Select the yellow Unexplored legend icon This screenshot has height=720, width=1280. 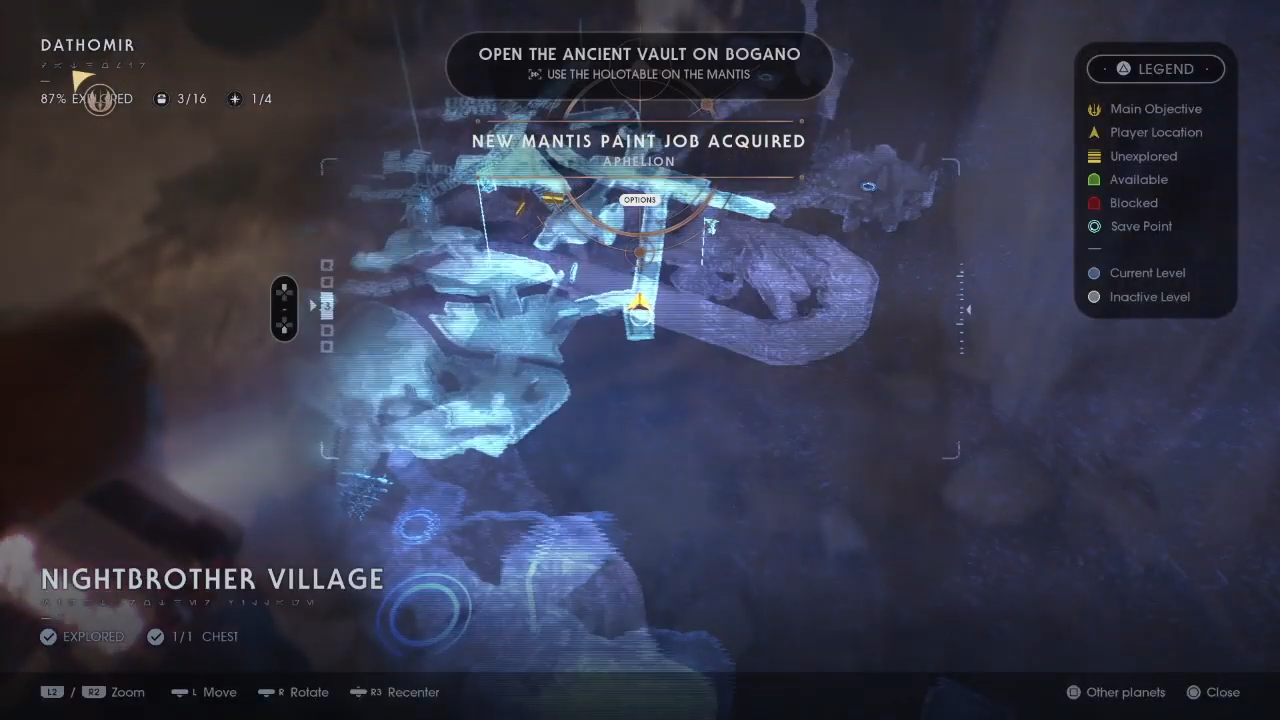pyautogui.click(x=1094, y=156)
